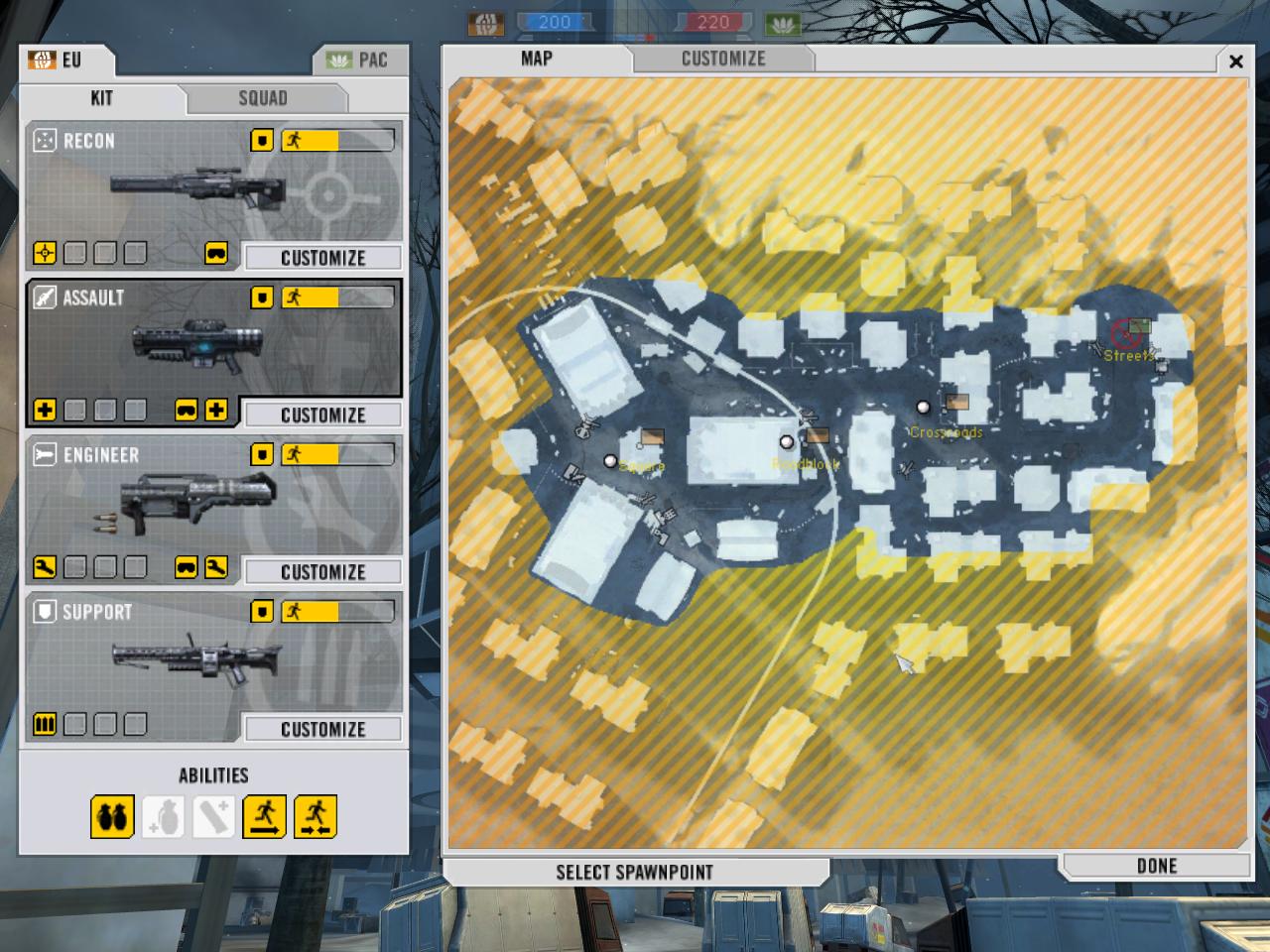The height and width of the screenshot is (952, 1270).
Task: Open Engineer kit customization
Action: point(323,571)
